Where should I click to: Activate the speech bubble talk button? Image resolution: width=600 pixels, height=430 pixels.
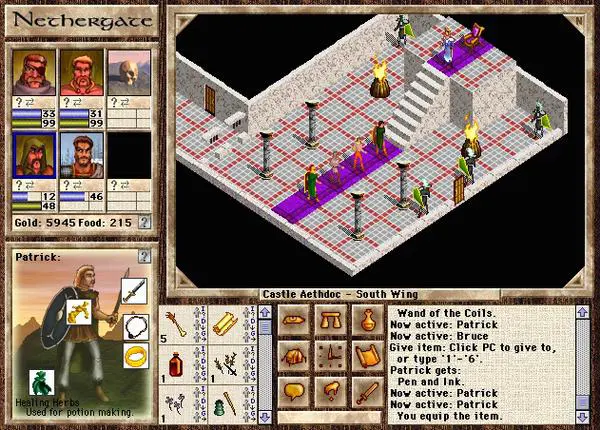coord(294,392)
